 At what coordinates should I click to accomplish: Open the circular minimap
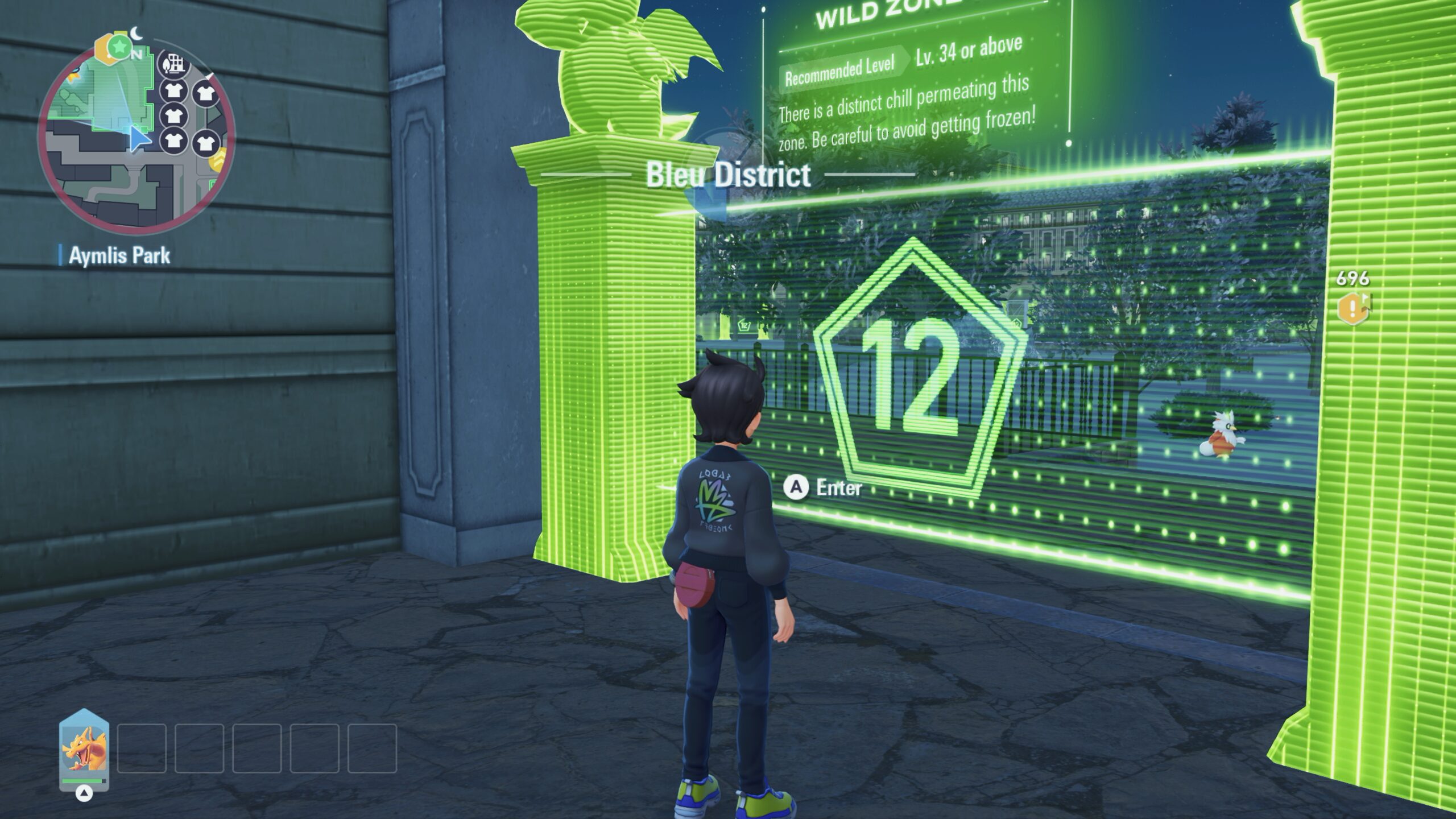click(136, 136)
